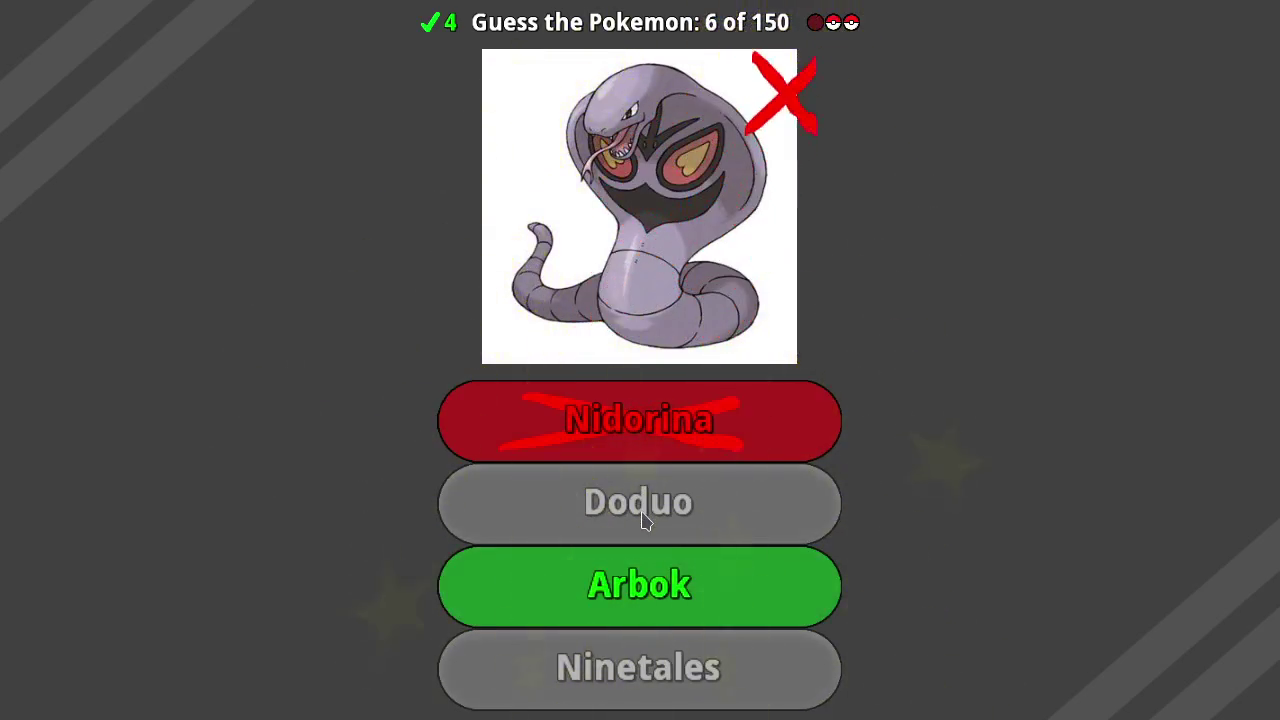Select the darkened first Poké Ball icon
The image size is (1280, 720).
pos(815,22)
